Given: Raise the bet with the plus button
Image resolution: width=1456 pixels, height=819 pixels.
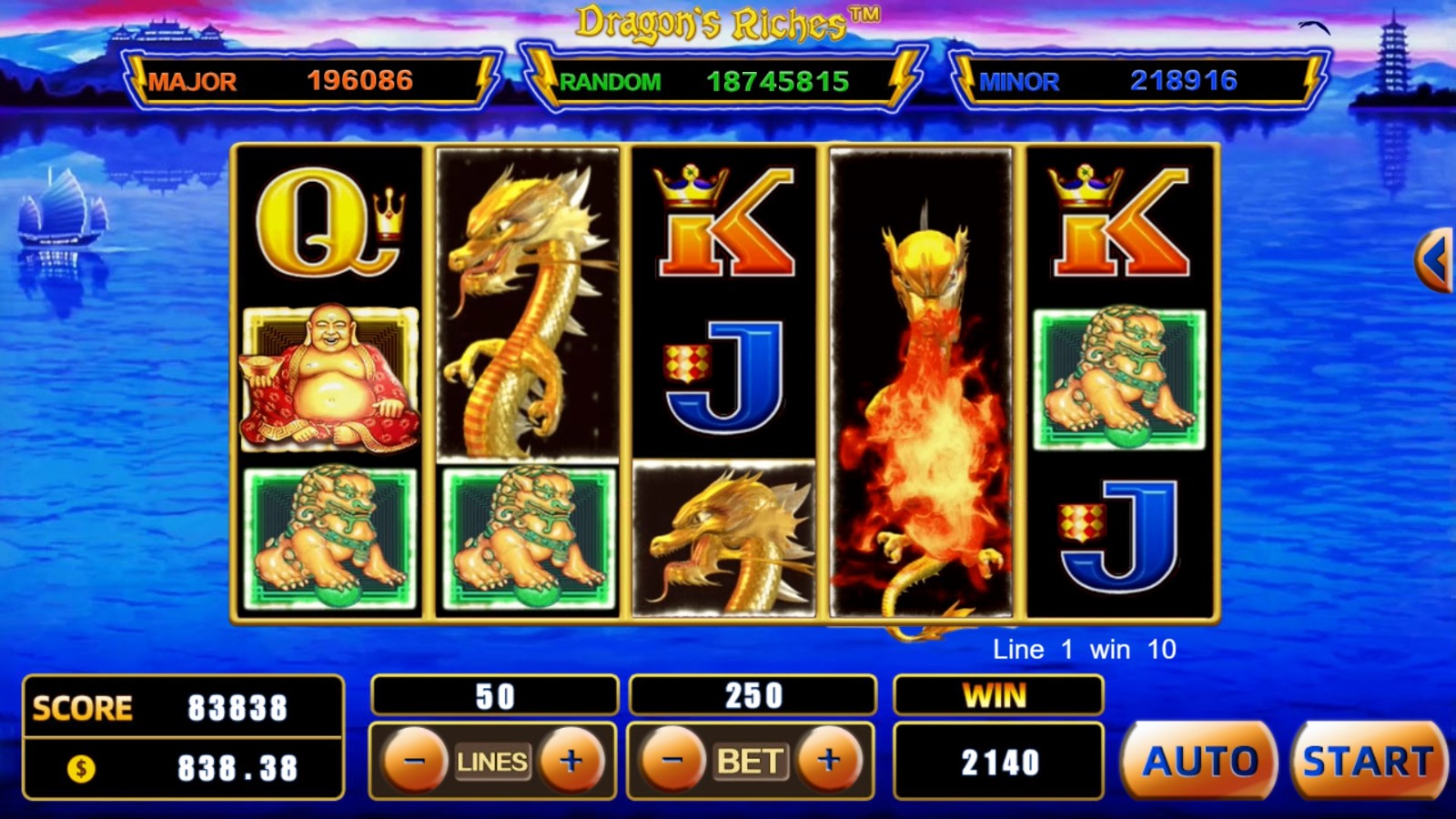Looking at the screenshot, I should coord(828,760).
